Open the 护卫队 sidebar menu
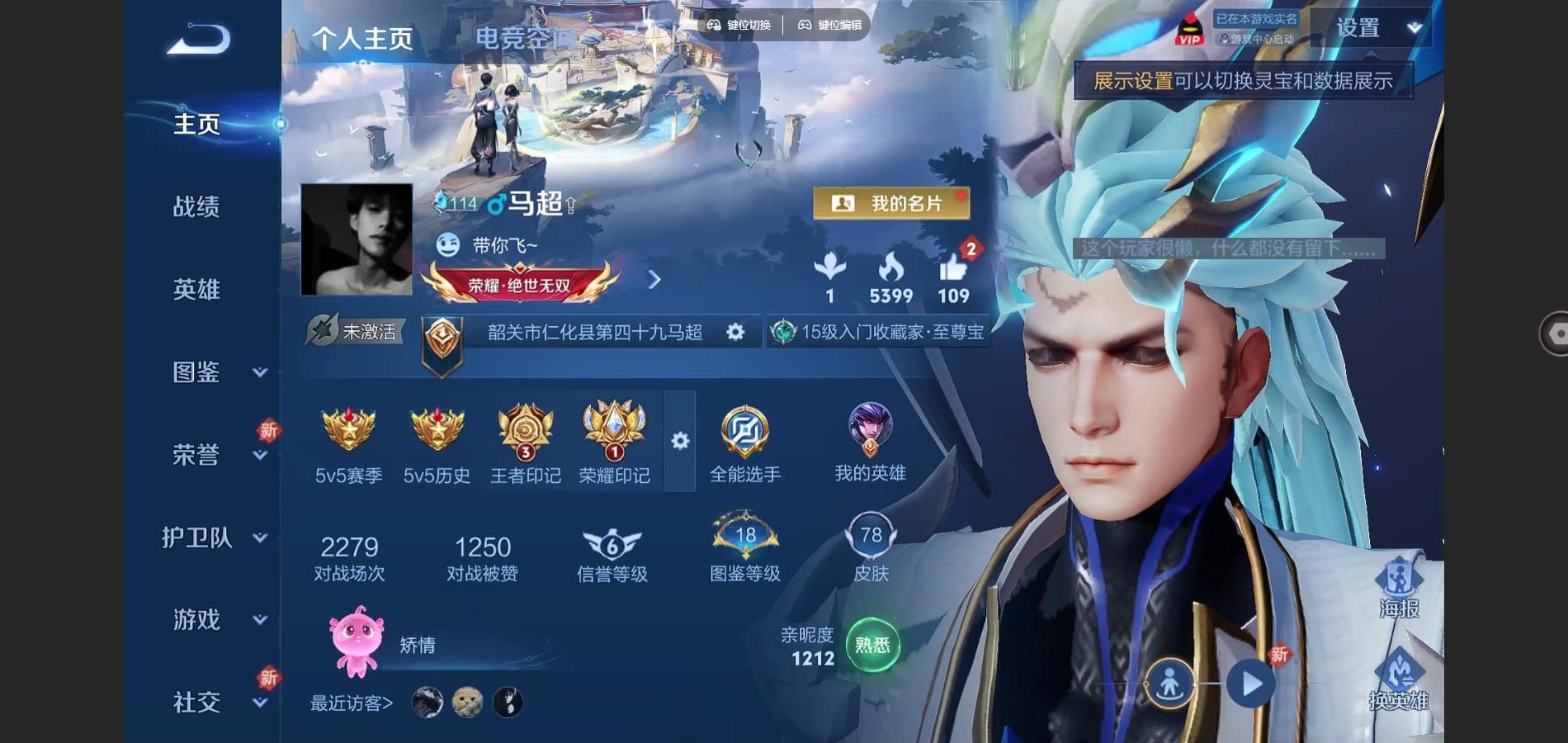This screenshot has height=743, width=1568. [x=215, y=537]
